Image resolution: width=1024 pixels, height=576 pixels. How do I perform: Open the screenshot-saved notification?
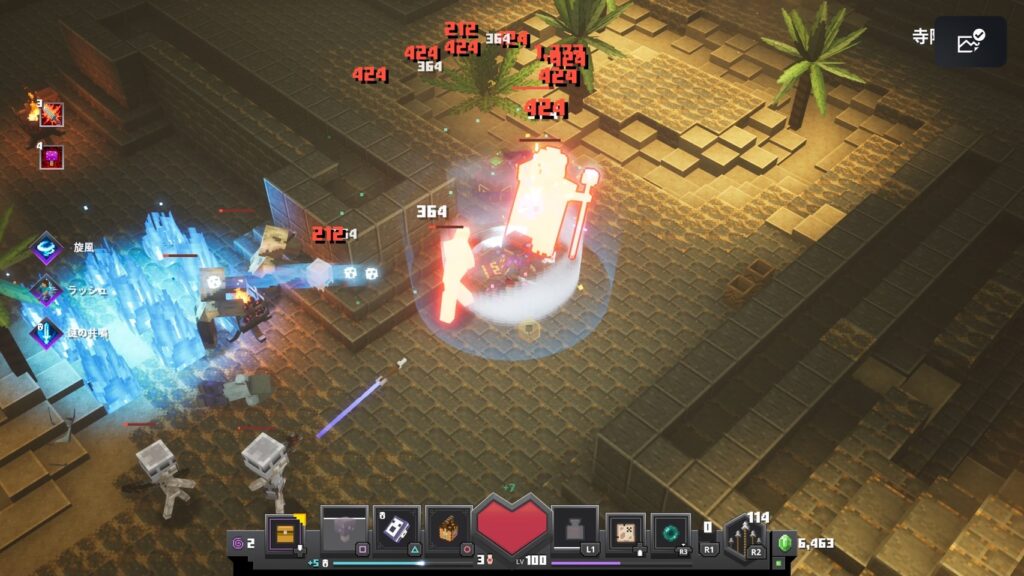pyautogui.click(x=970, y=42)
